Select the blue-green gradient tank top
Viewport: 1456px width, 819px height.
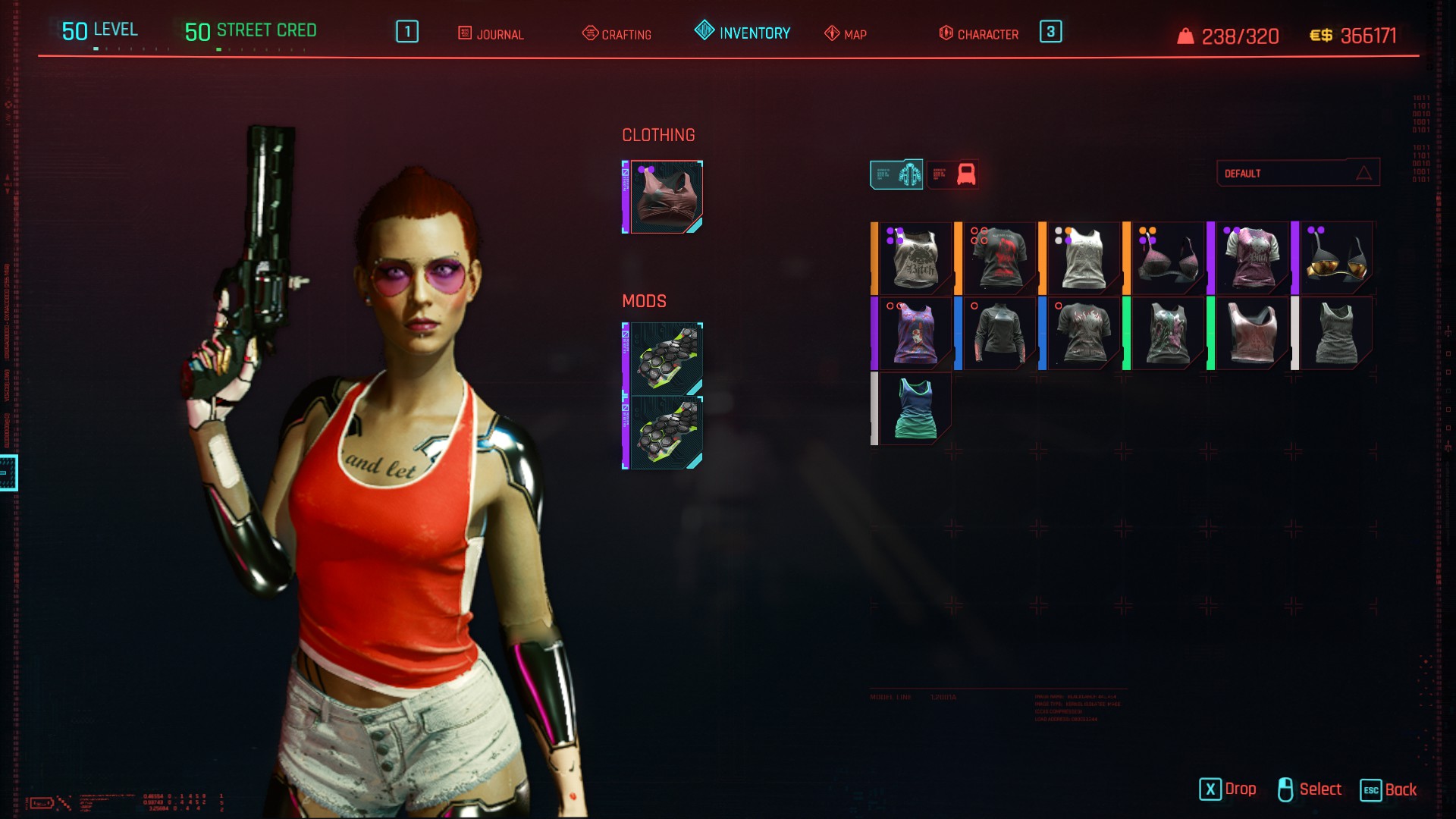tap(914, 409)
